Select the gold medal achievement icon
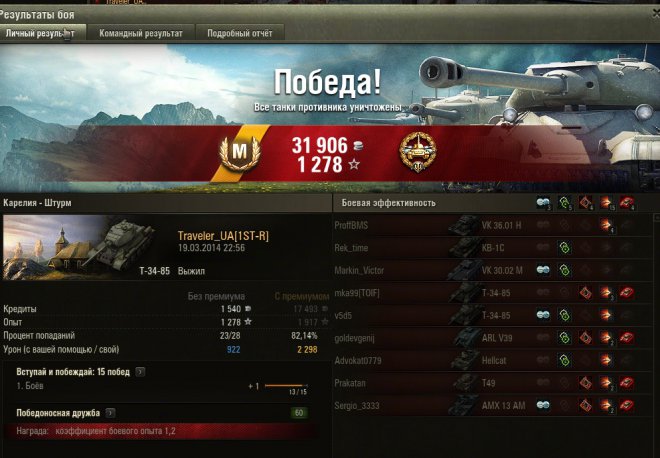660x458 pixels. click(x=418, y=152)
